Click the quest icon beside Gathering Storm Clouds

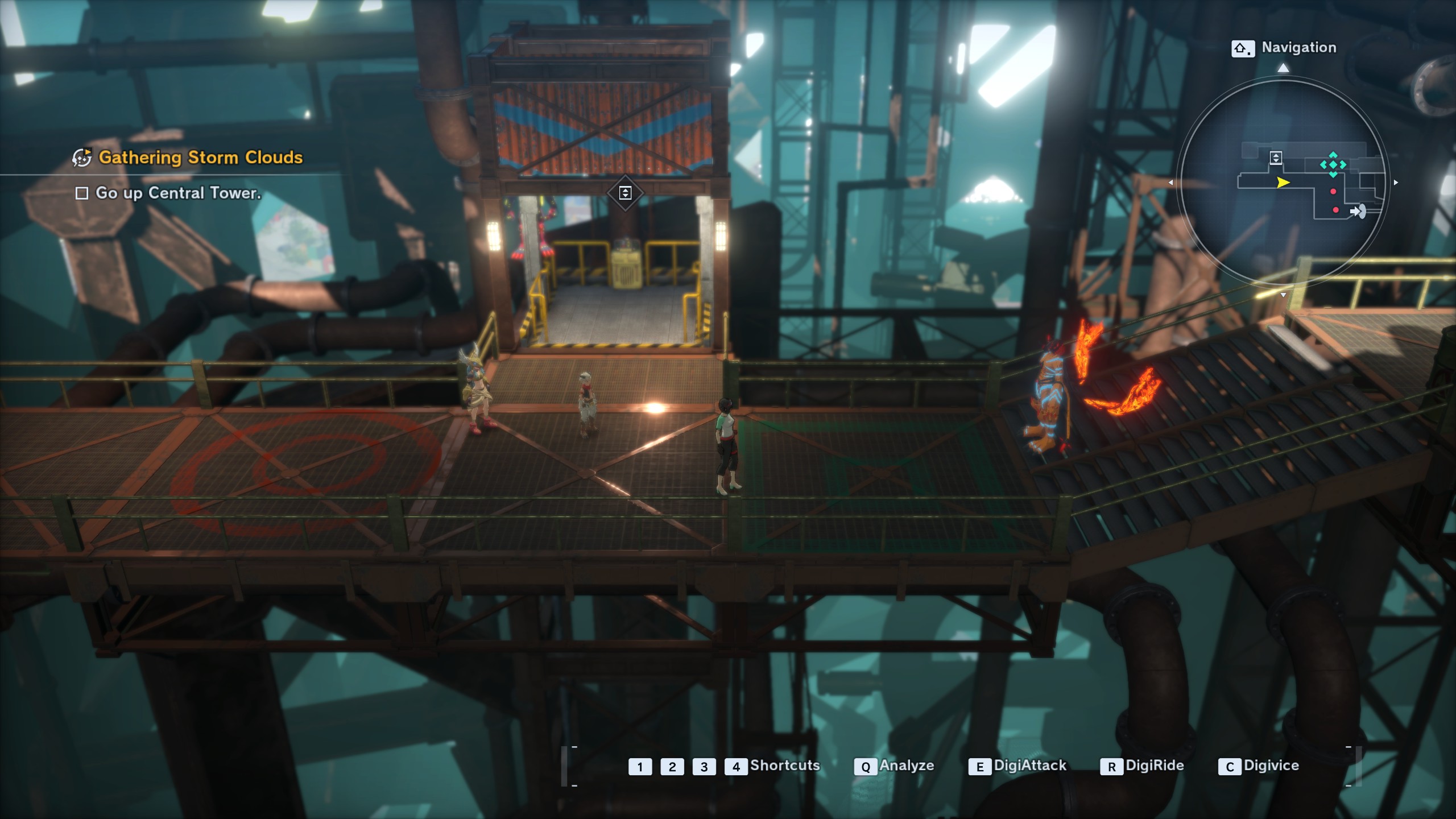82,158
